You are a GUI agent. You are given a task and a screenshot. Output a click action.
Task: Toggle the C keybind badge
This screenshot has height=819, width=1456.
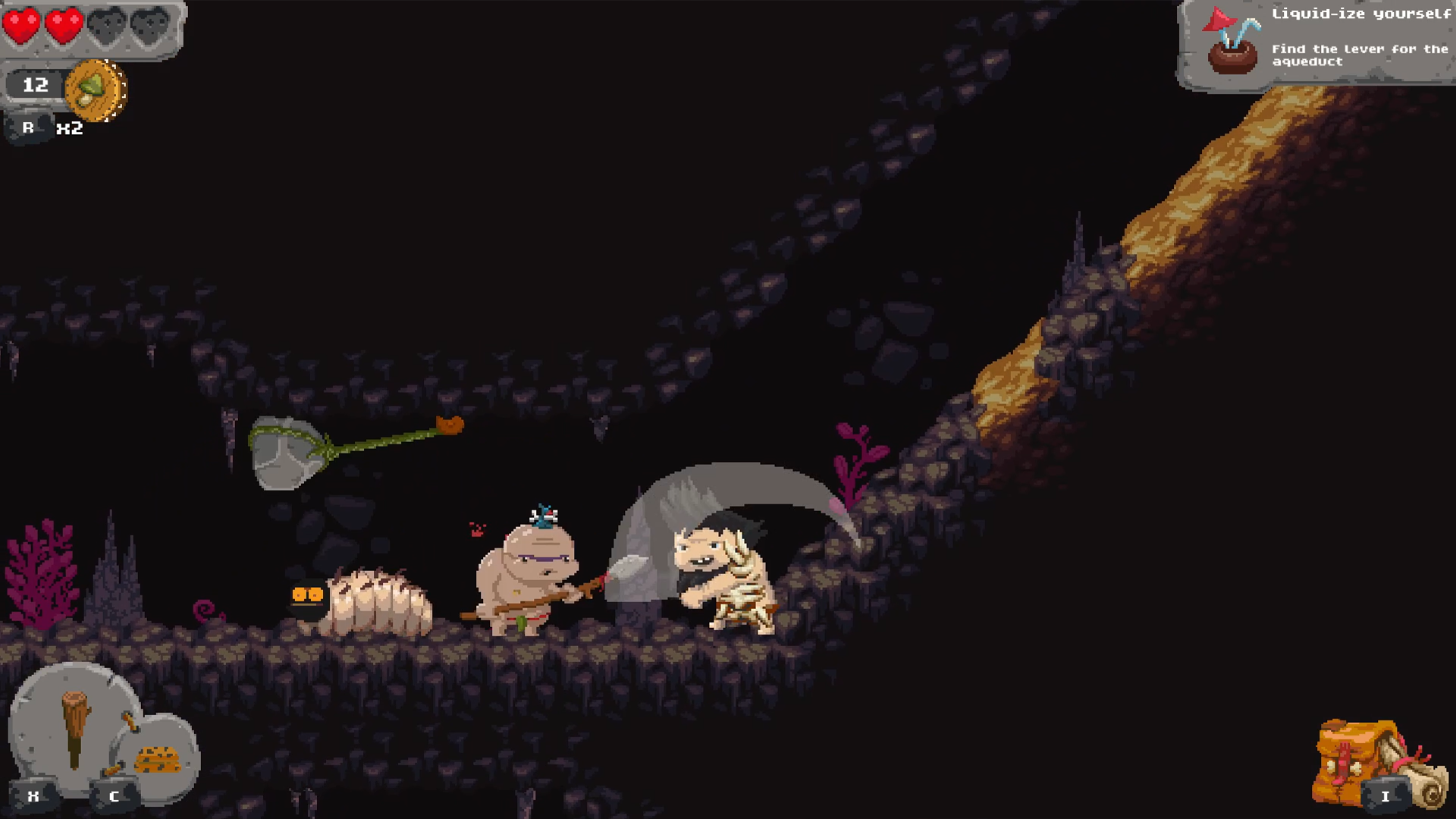coord(114,797)
